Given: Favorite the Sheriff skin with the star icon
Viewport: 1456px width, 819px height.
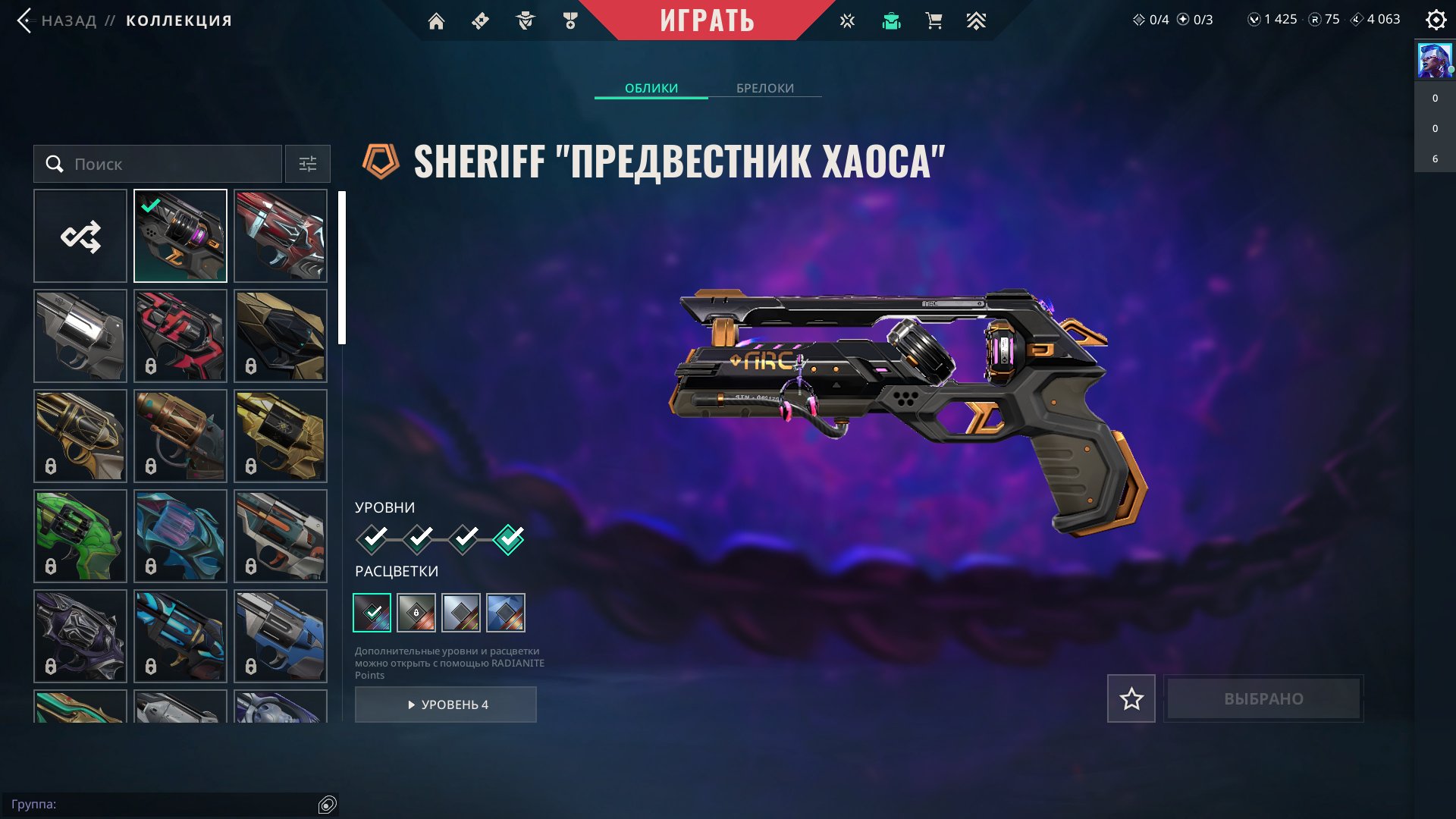Looking at the screenshot, I should pyautogui.click(x=1131, y=698).
